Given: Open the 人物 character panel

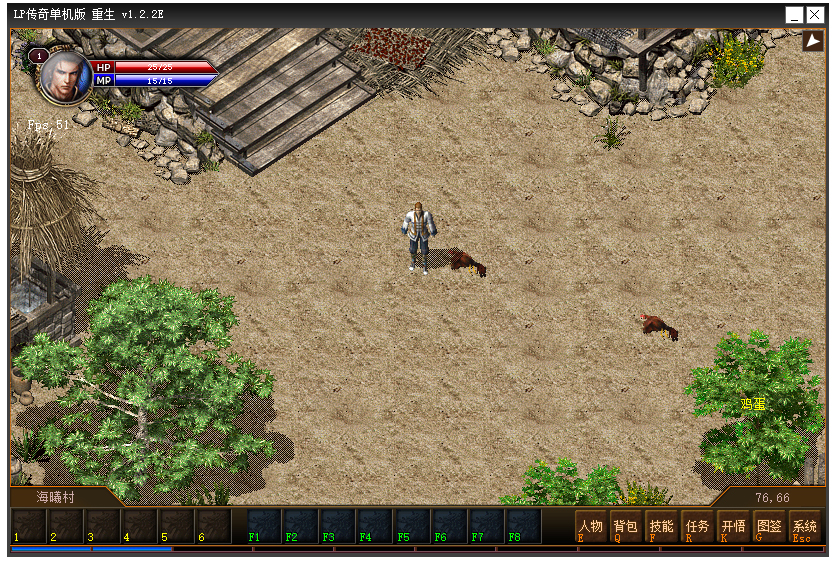Looking at the screenshot, I should click(x=590, y=527).
